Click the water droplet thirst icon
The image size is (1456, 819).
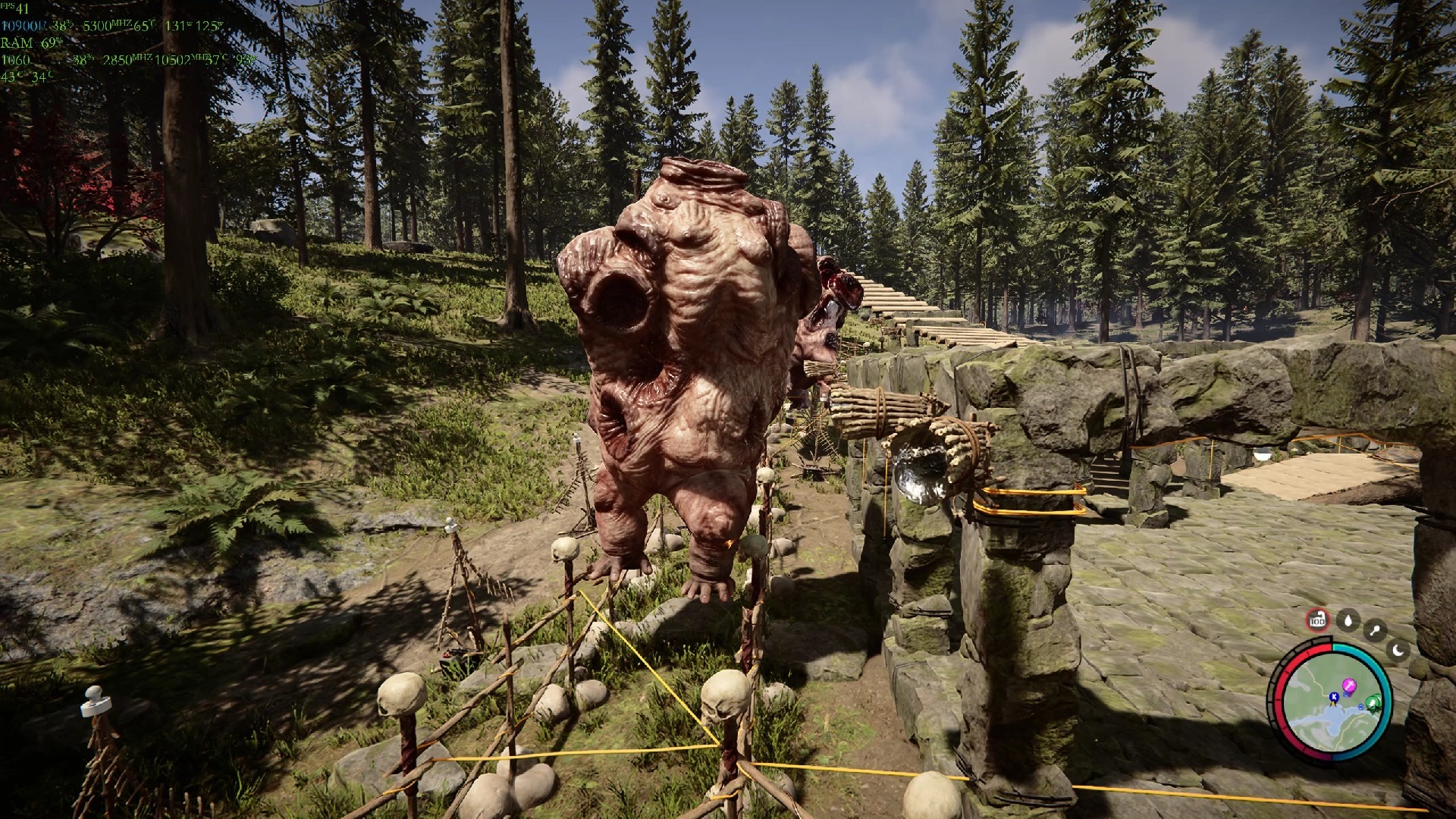[x=1348, y=621]
